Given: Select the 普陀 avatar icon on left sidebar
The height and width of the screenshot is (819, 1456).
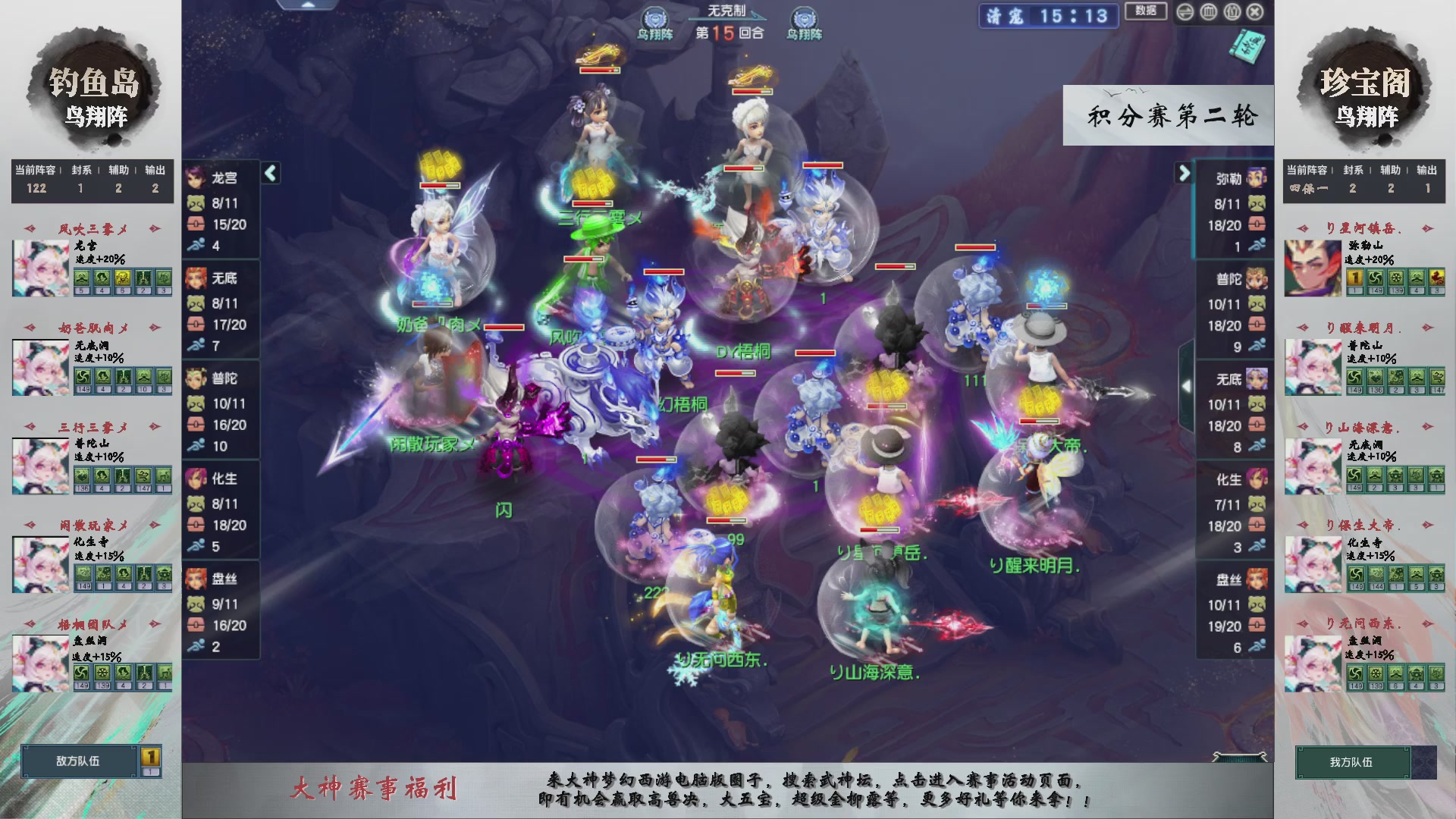Looking at the screenshot, I should (196, 379).
